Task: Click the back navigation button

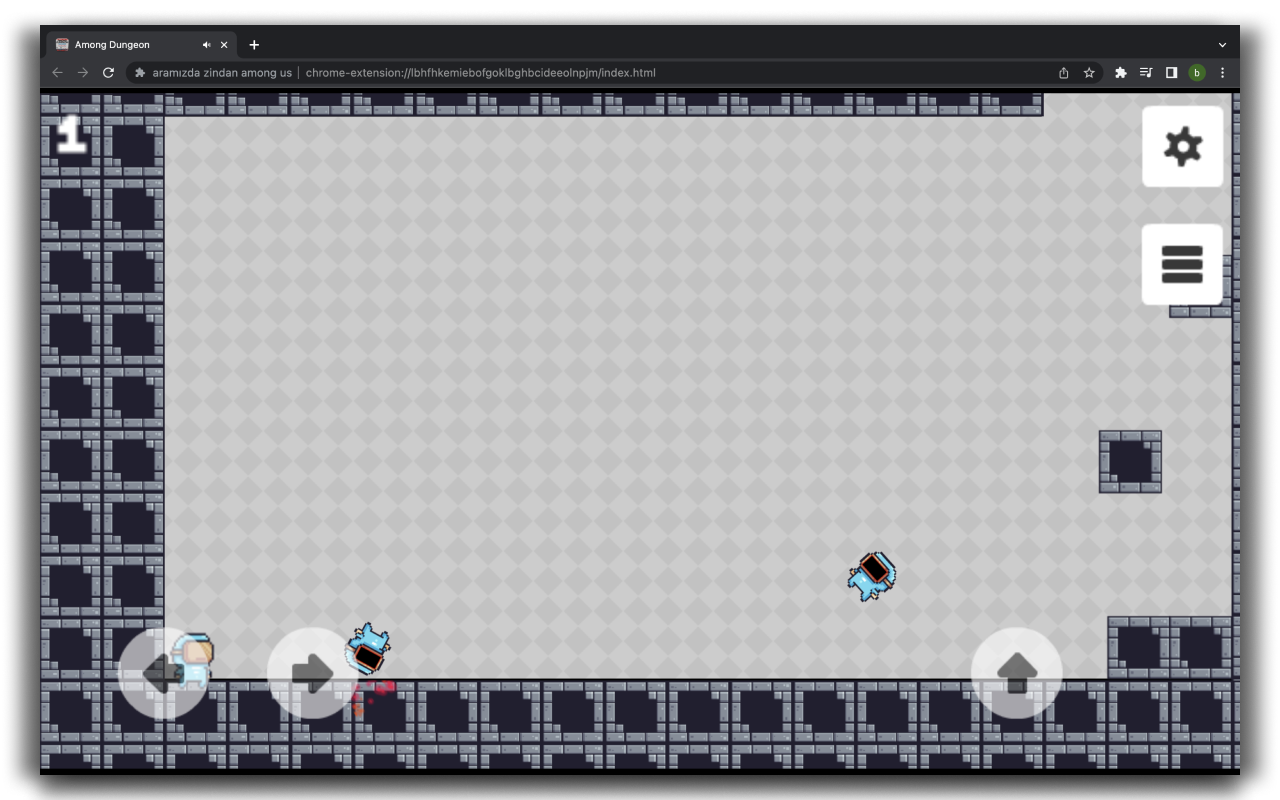Action: (x=57, y=72)
